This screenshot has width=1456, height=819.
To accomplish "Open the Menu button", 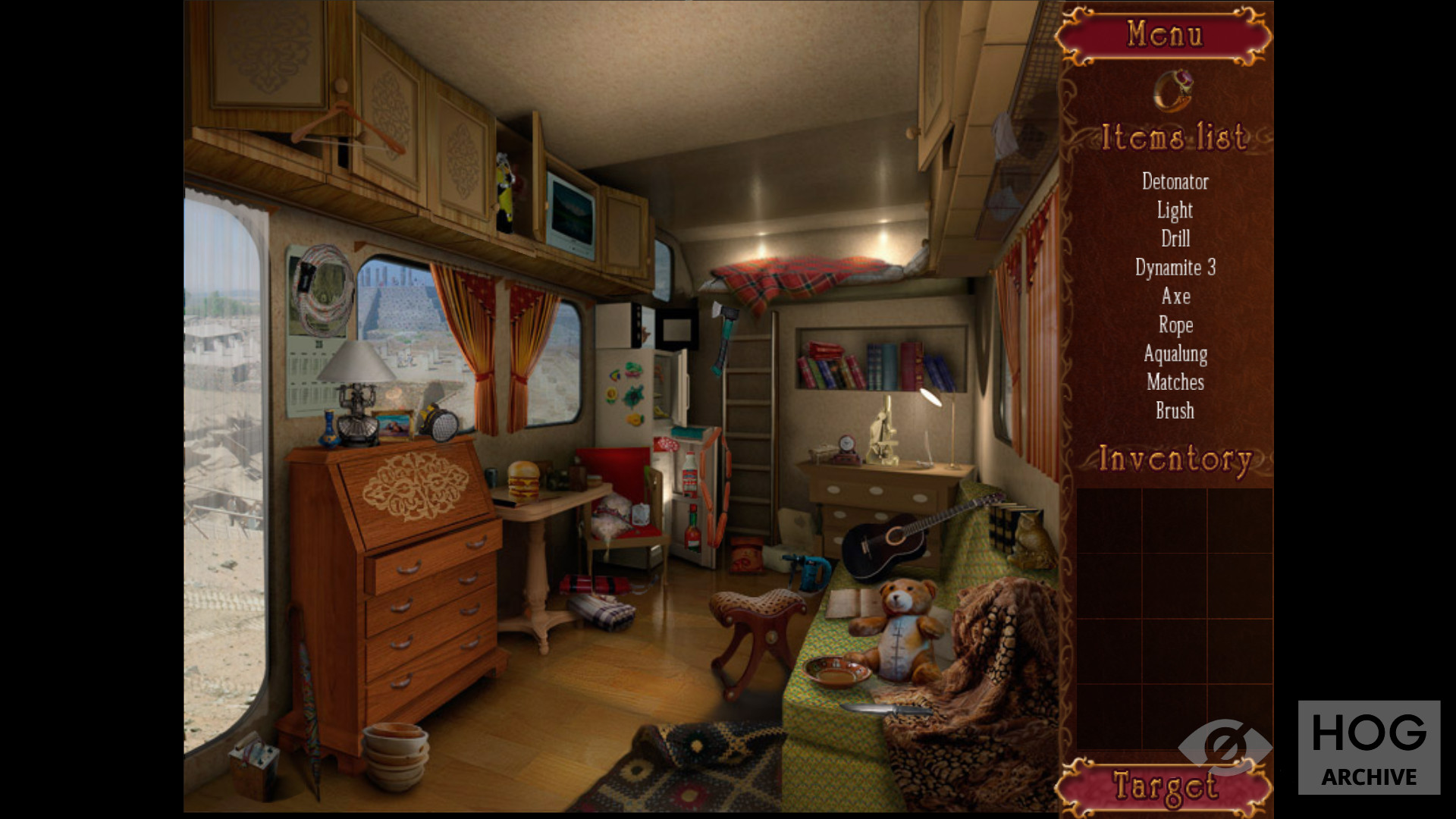I will [1164, 35].
